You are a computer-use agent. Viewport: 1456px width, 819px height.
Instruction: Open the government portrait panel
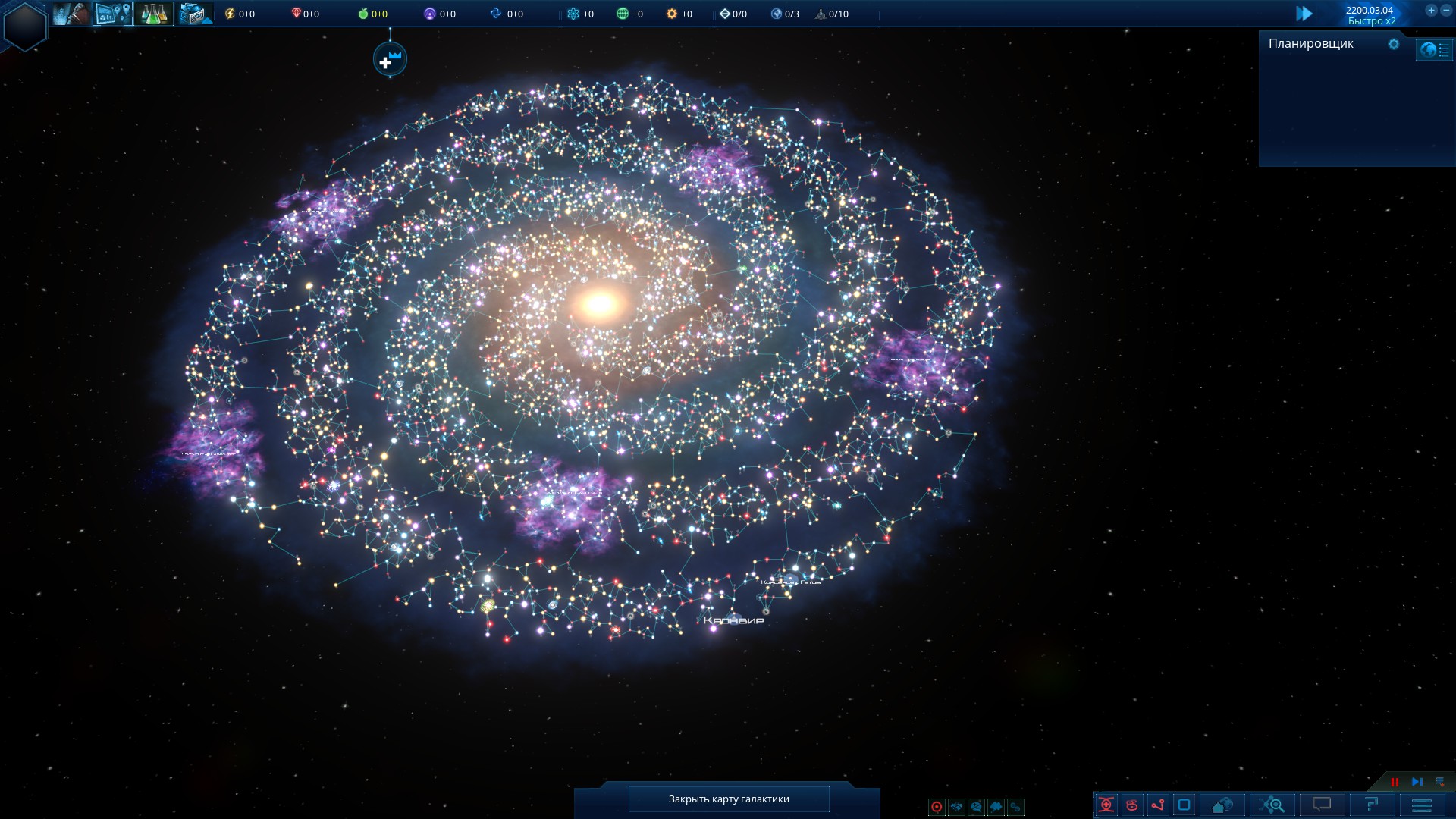pos(72,14)
